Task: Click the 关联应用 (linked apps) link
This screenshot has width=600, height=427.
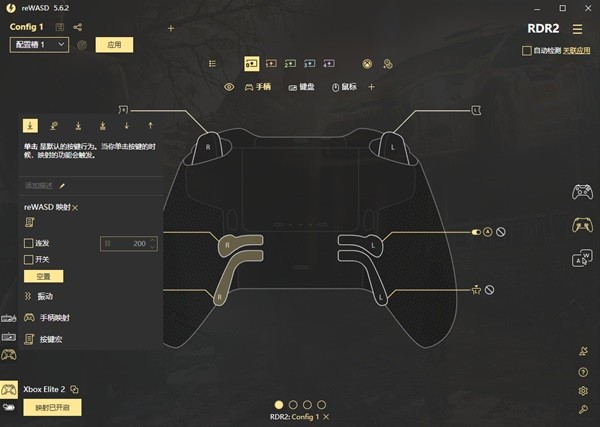Action: pos(575,50)
